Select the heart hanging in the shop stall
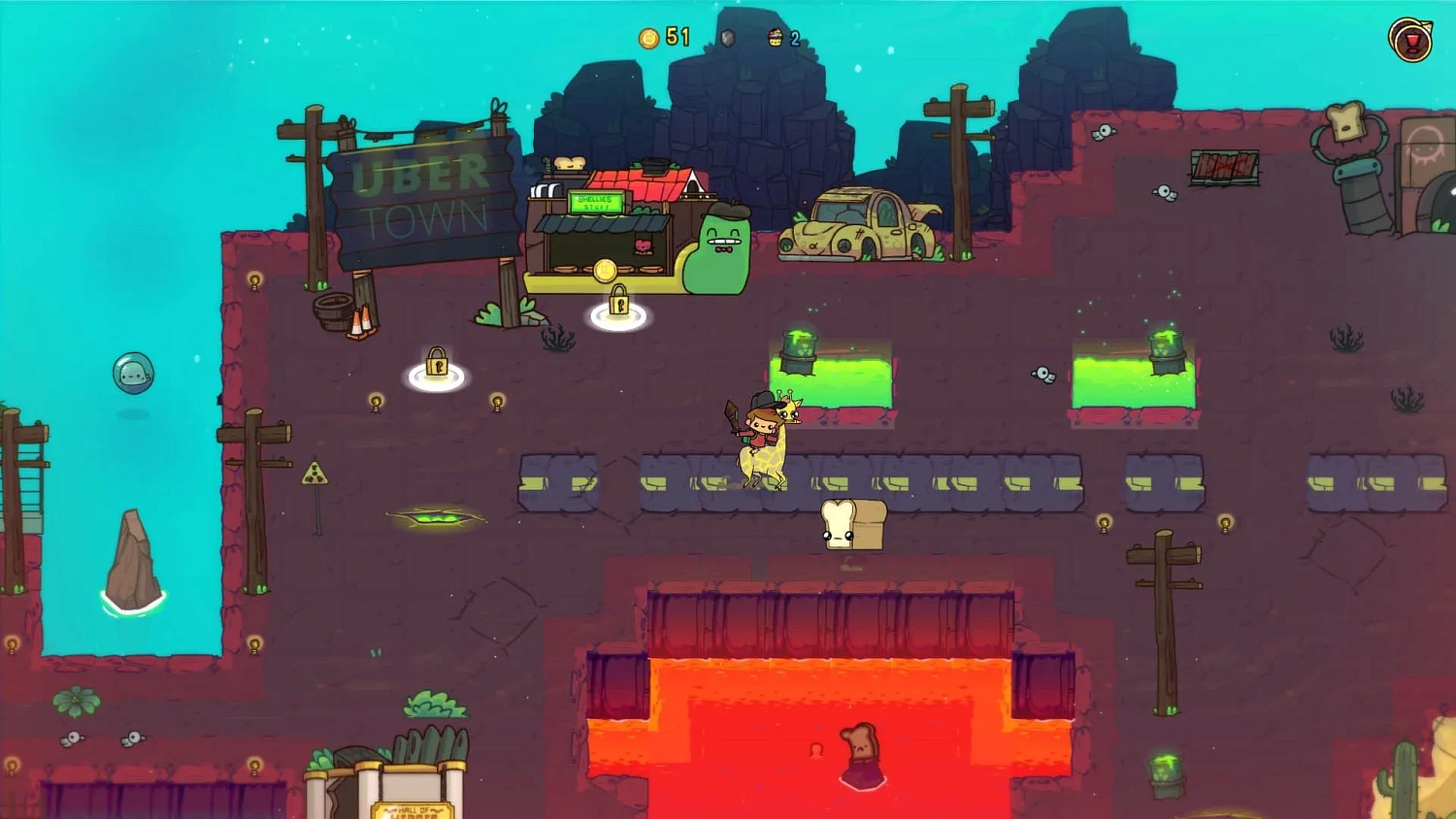Image resolution: width=1456 pixels, height=819 pixels. (x=642, y=246)
